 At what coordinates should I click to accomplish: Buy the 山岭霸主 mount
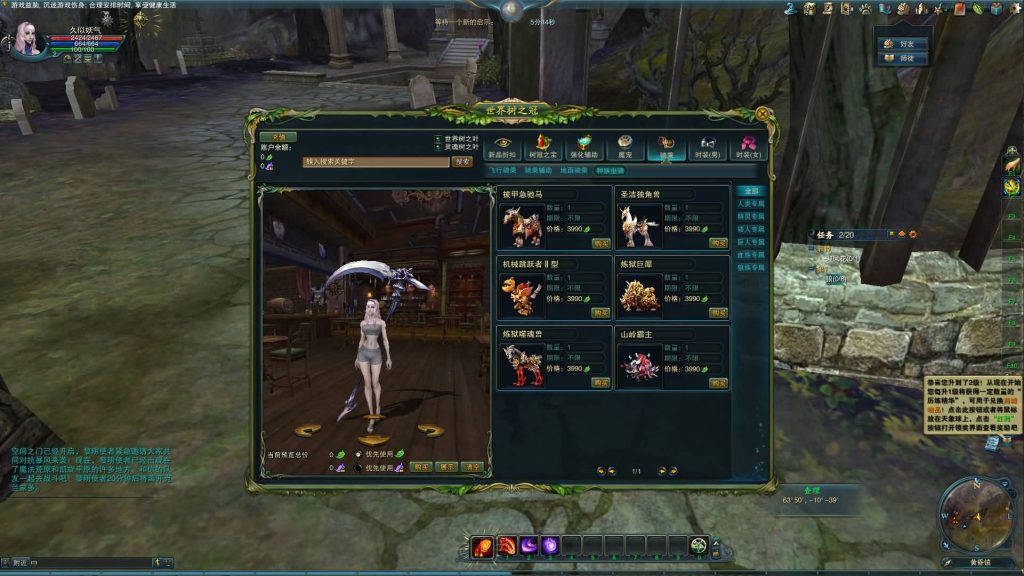[x=718, y=383]
